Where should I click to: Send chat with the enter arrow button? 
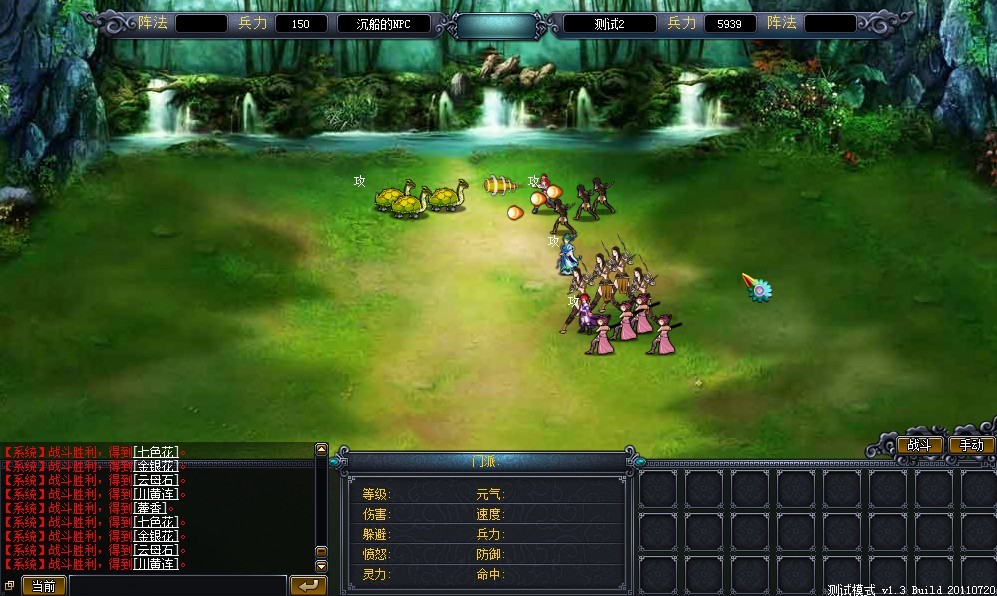308,585
